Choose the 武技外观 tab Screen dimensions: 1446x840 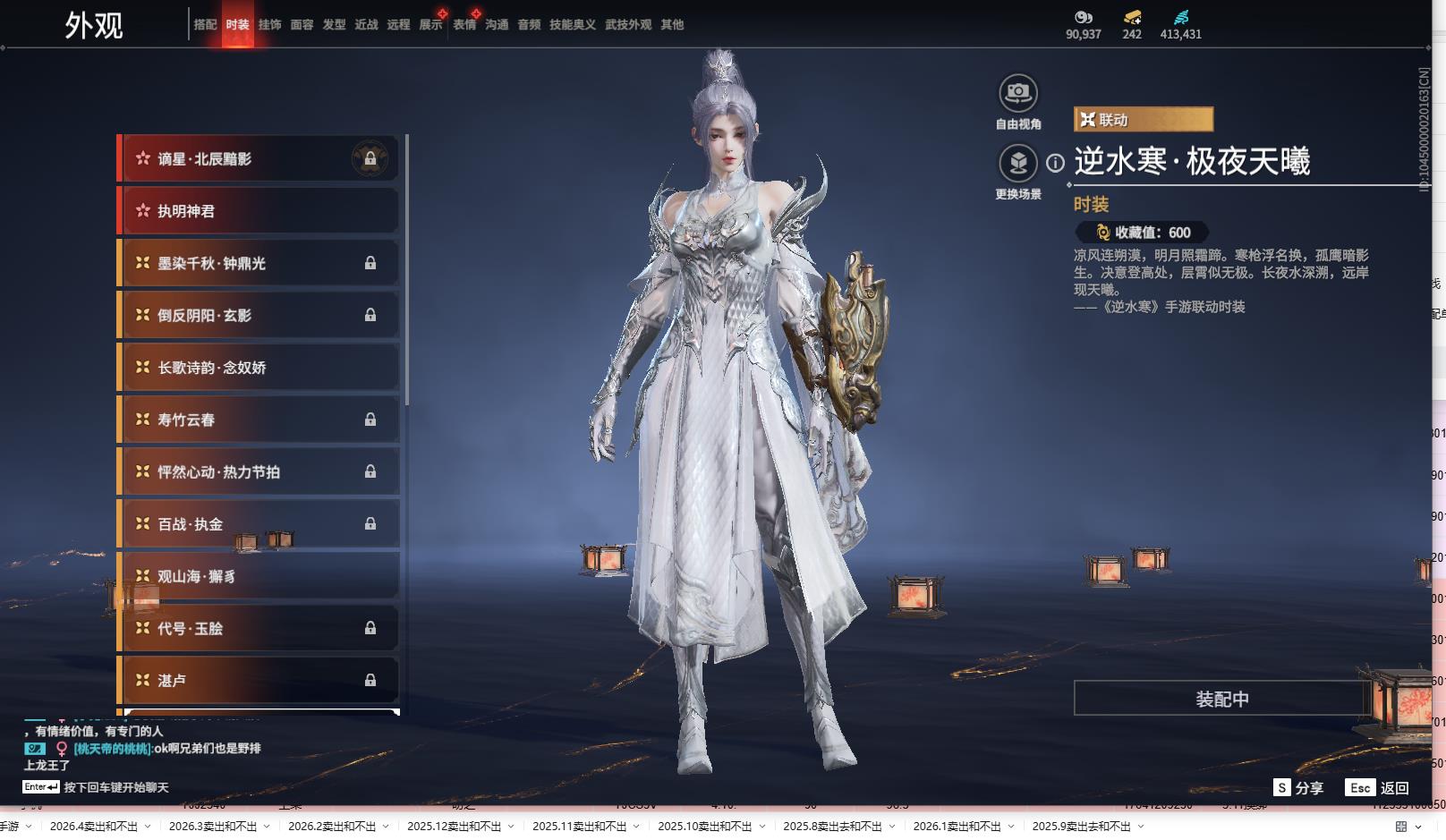point(627,25)
